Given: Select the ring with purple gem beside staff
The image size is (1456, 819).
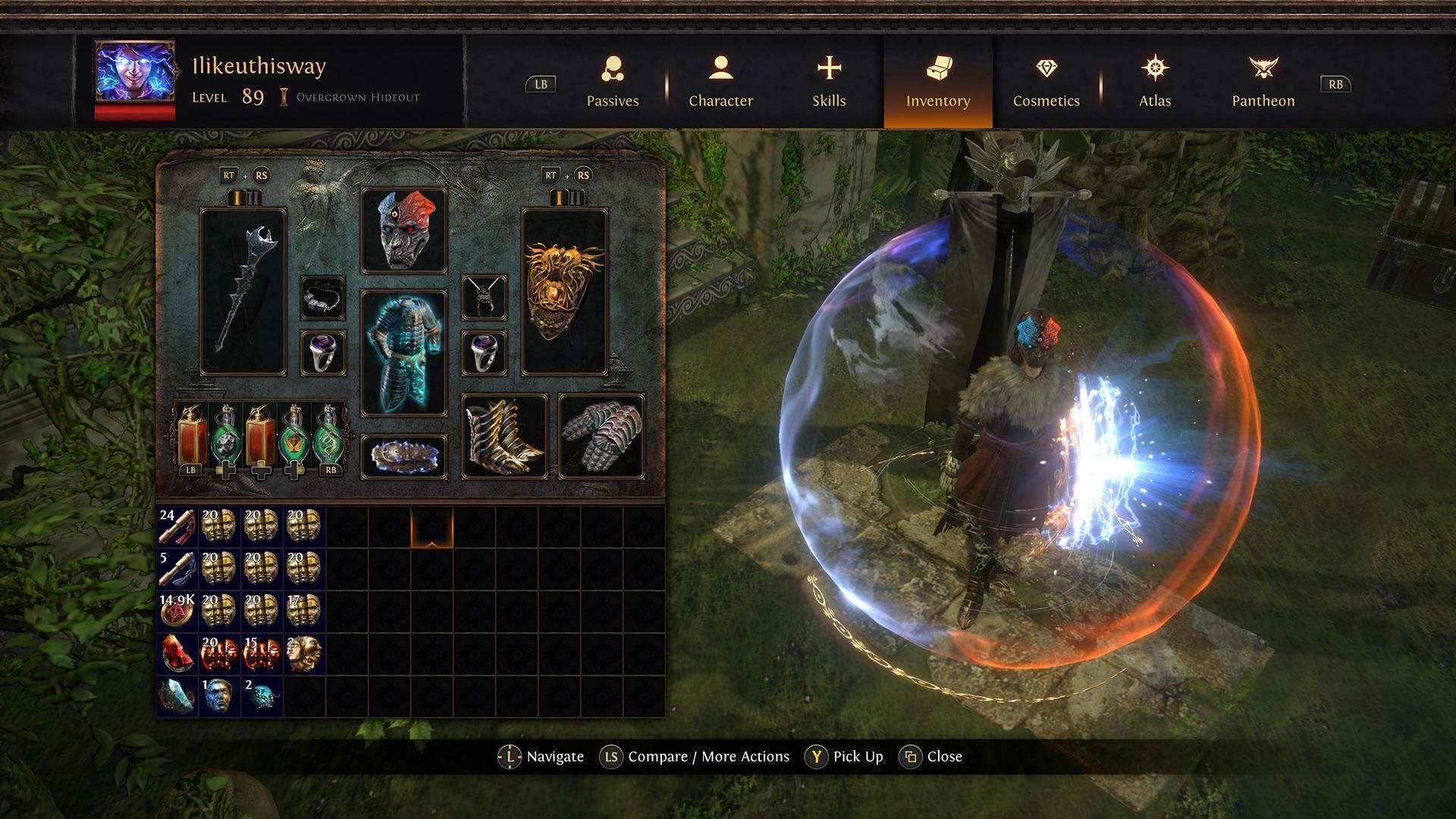Looking at the screenshot, I should (323, 353).
